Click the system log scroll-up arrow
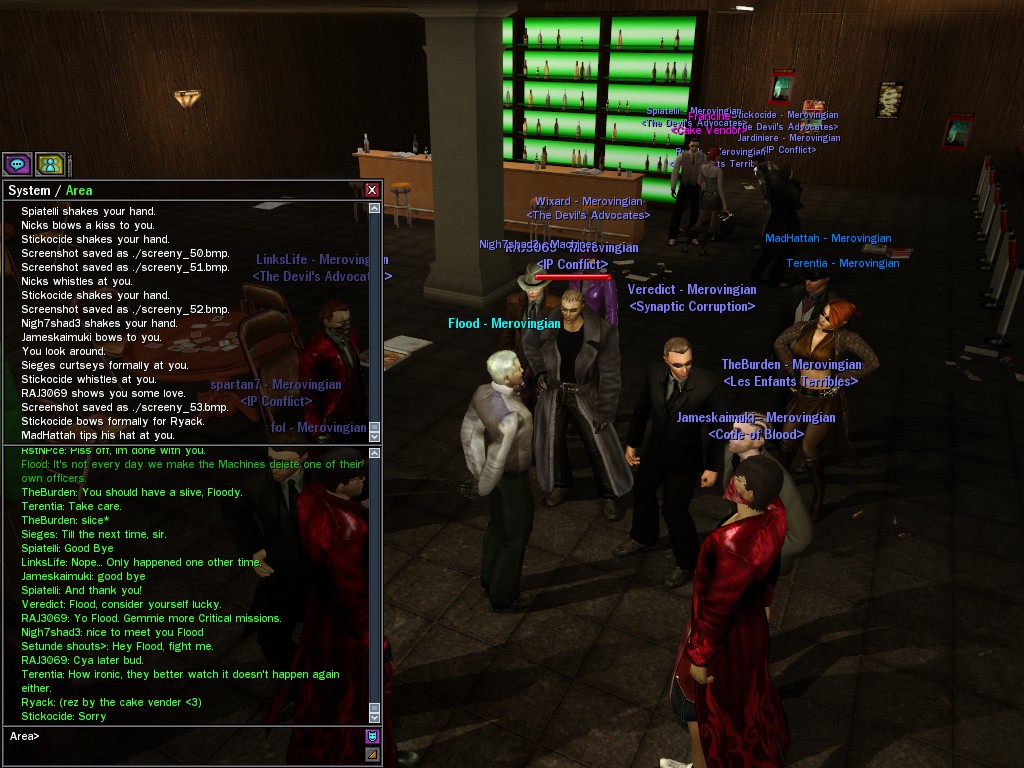This screenshot has width=1024, height=768. (375, 208)
